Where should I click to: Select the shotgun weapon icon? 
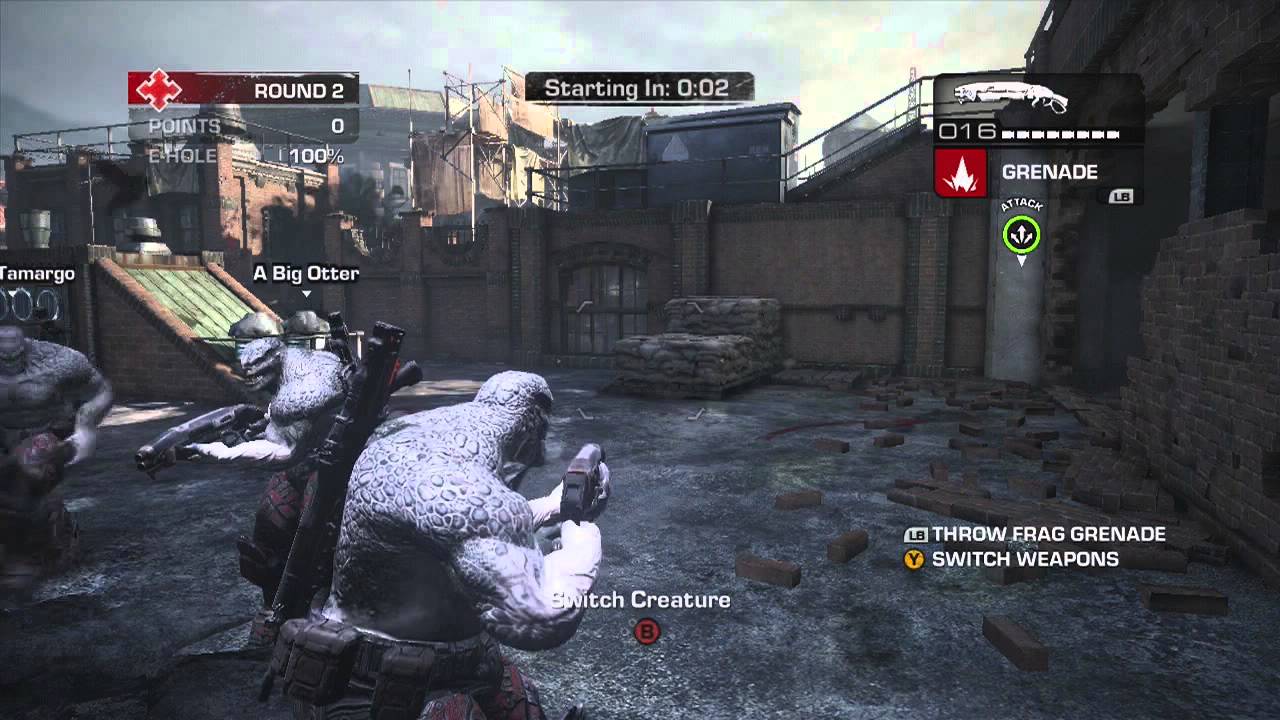point(1011,98)
